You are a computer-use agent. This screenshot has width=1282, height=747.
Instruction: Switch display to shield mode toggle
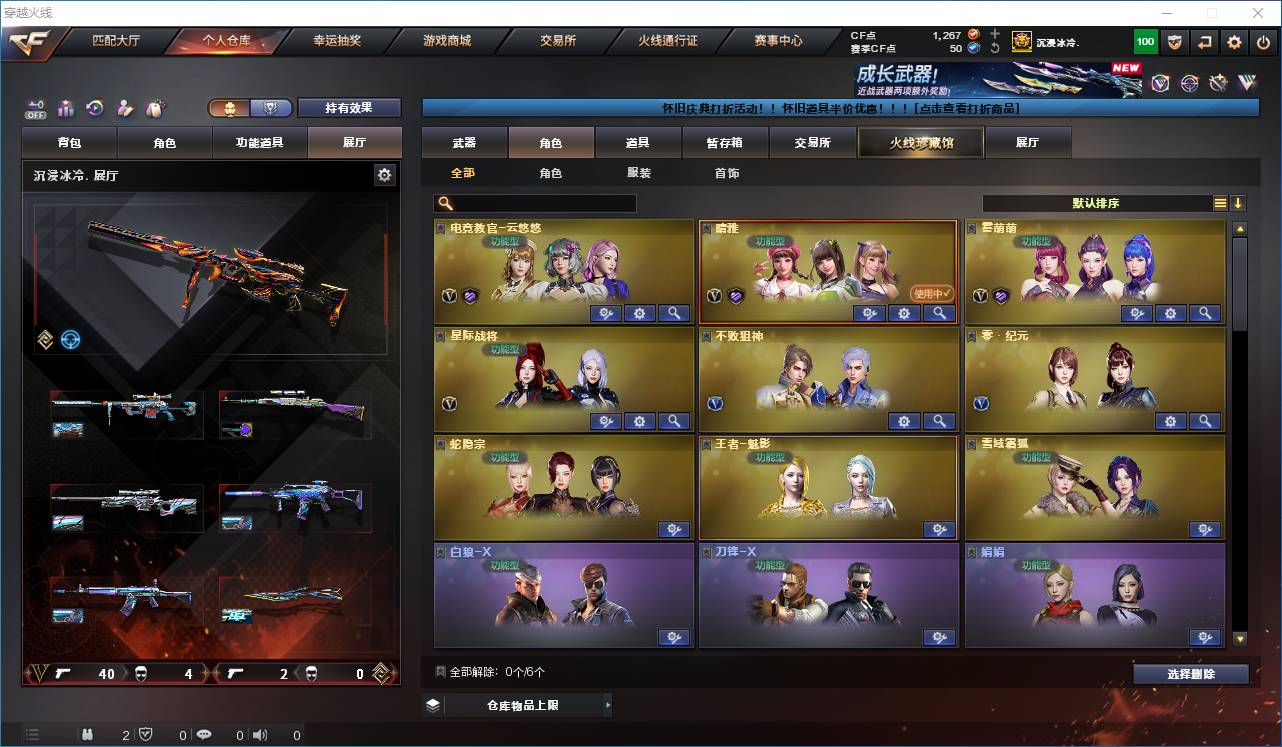(x=269, y=108)
